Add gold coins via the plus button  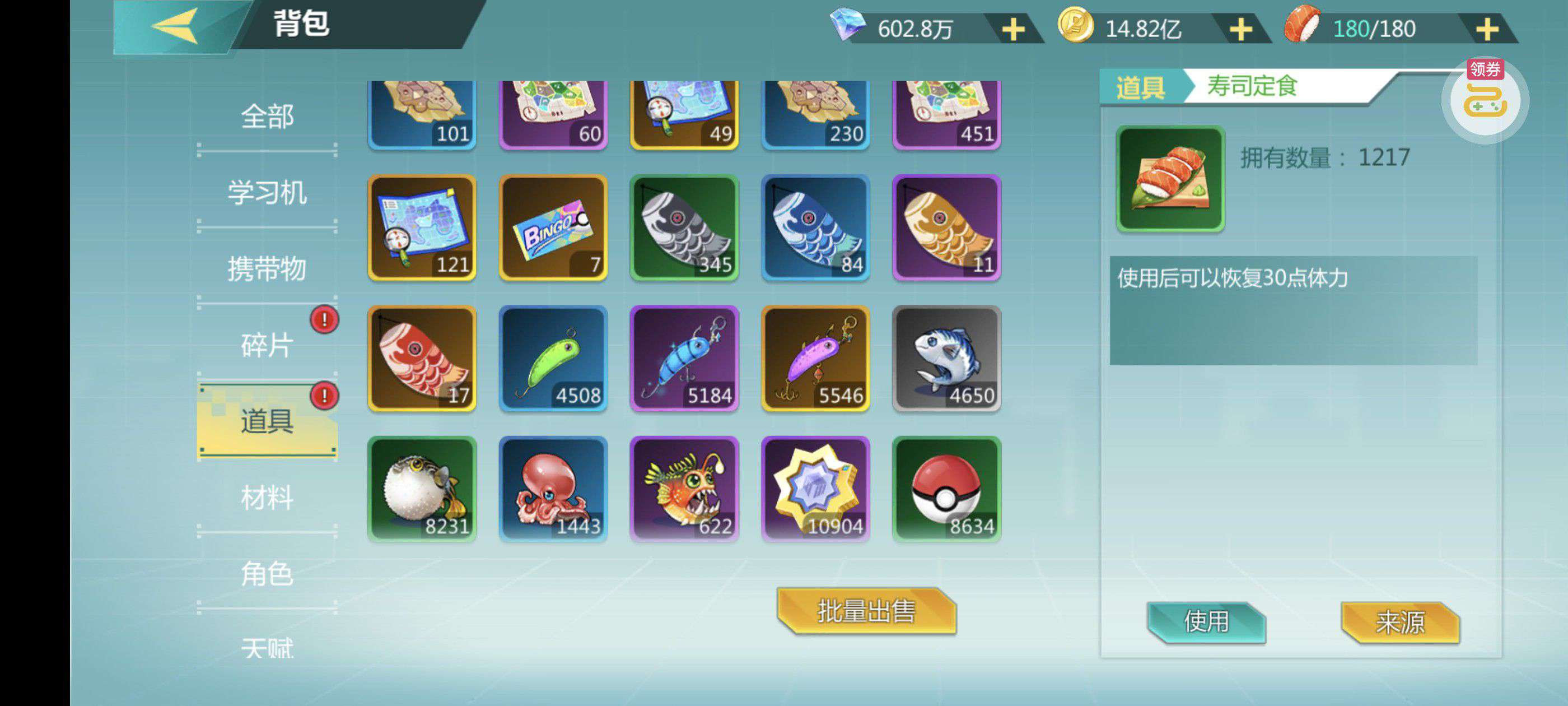tap(1240, 29)
